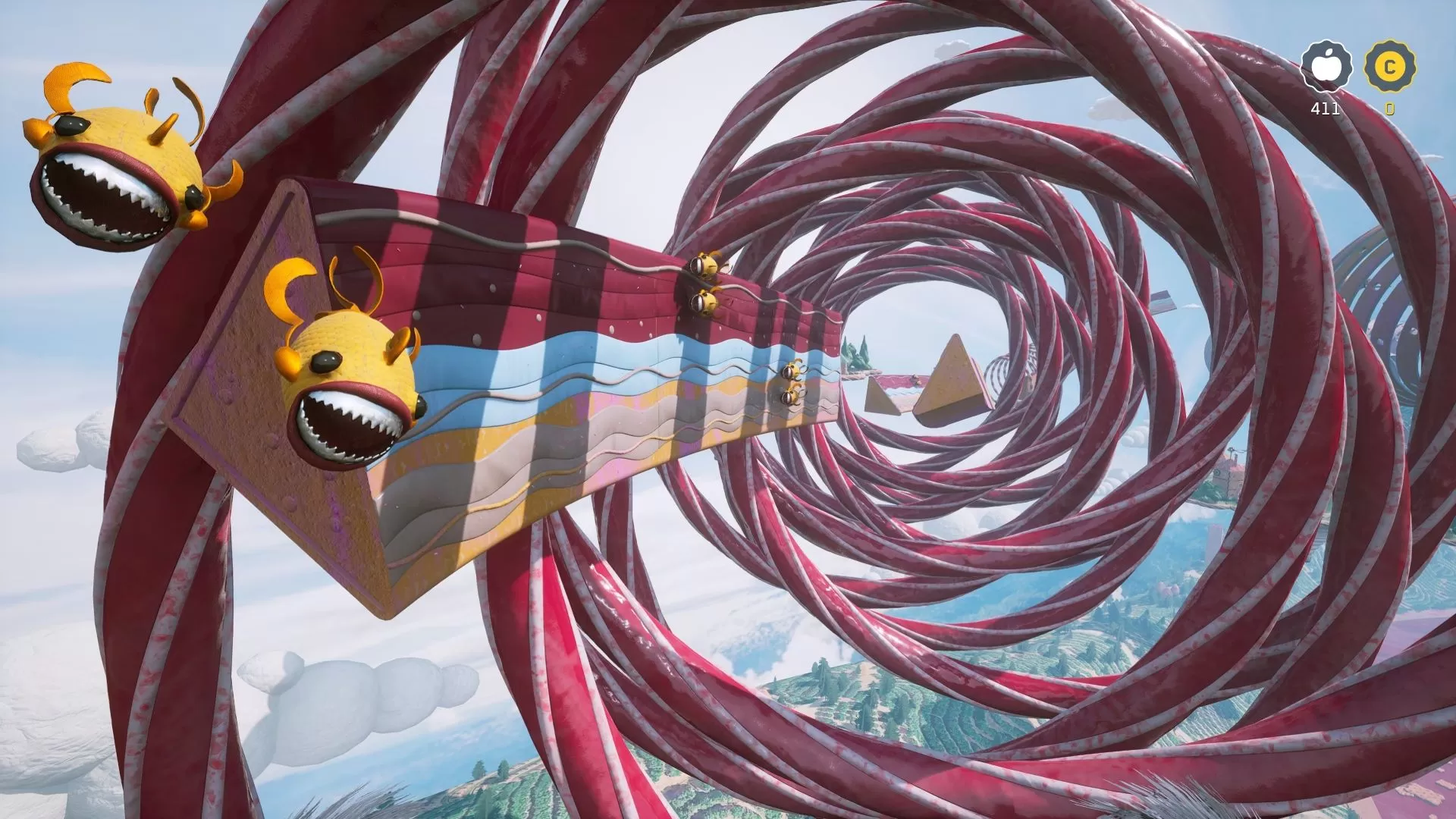Select the apple count number 411
The width and height of the screenshot is (1456, 819).
point(1323,108)
